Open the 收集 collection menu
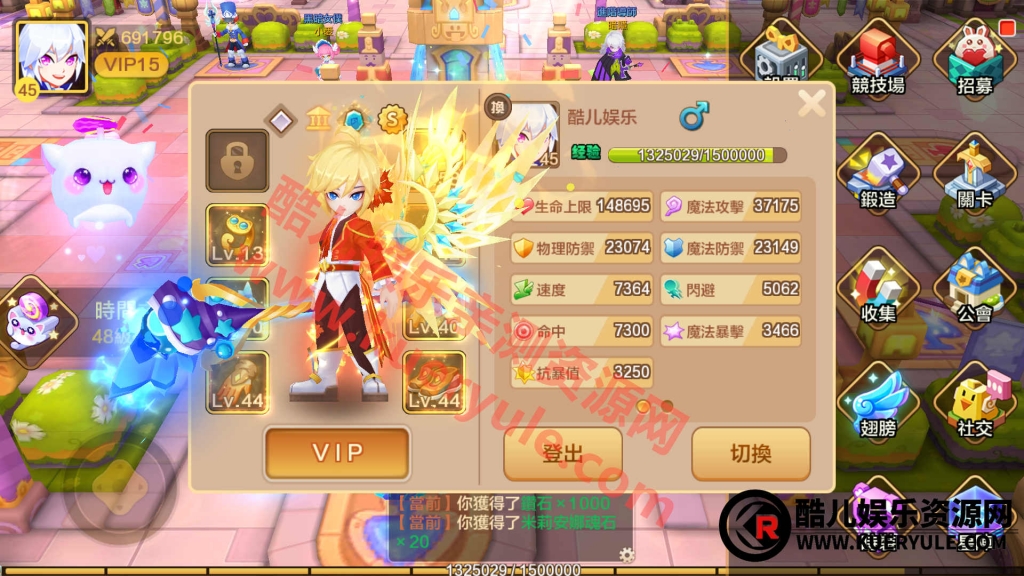The width and height of the screenshot is (1024, 576). click(x=878, y=292)
